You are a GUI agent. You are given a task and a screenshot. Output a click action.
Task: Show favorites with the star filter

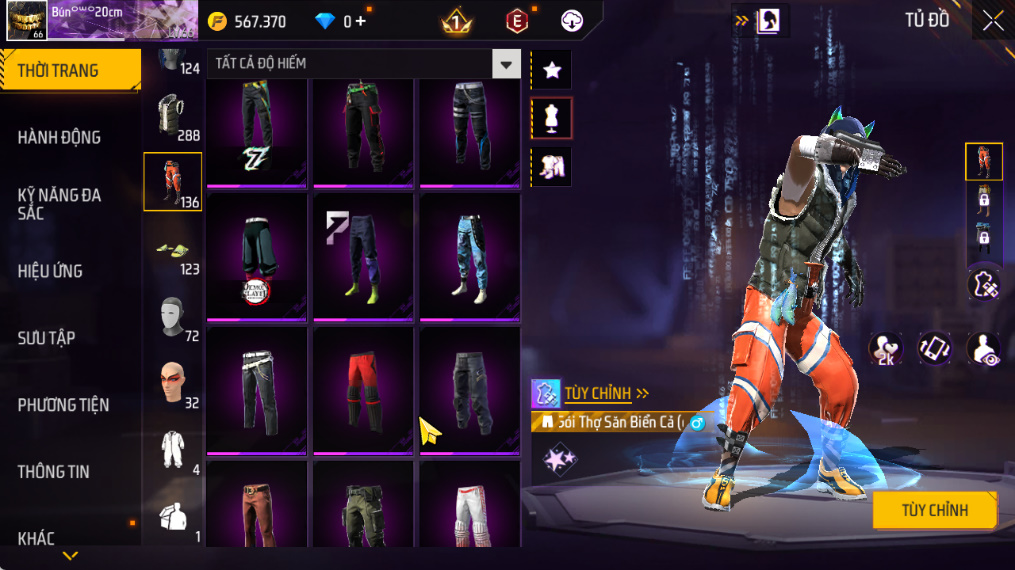(x=551, y=70)
